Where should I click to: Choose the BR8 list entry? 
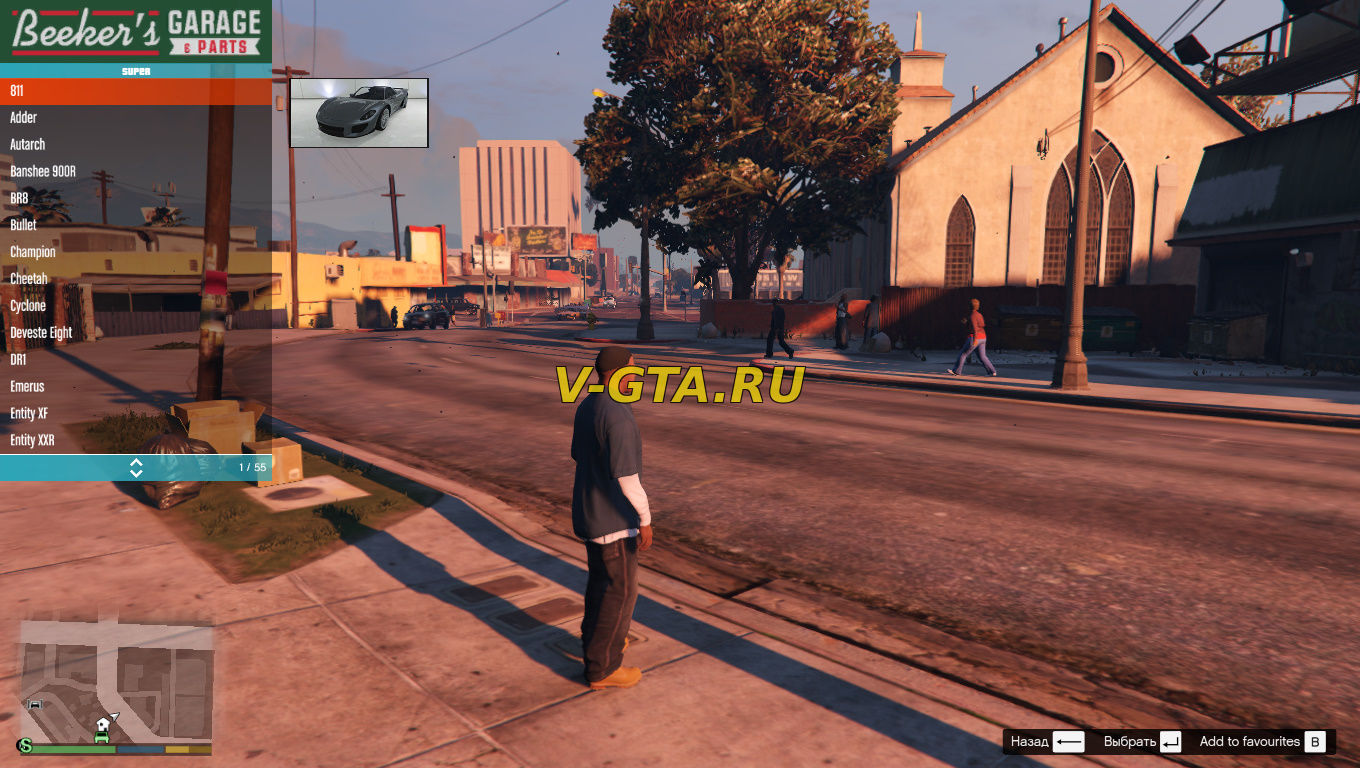coord(135,199)
